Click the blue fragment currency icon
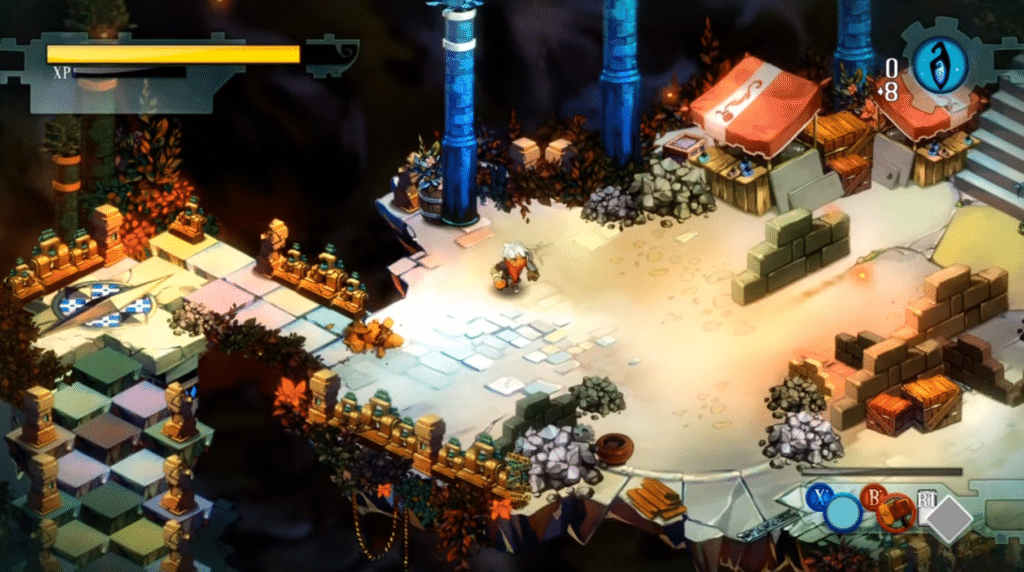Image resolution: width=1024 pixels, height=572 pixels. click(940, 62)
